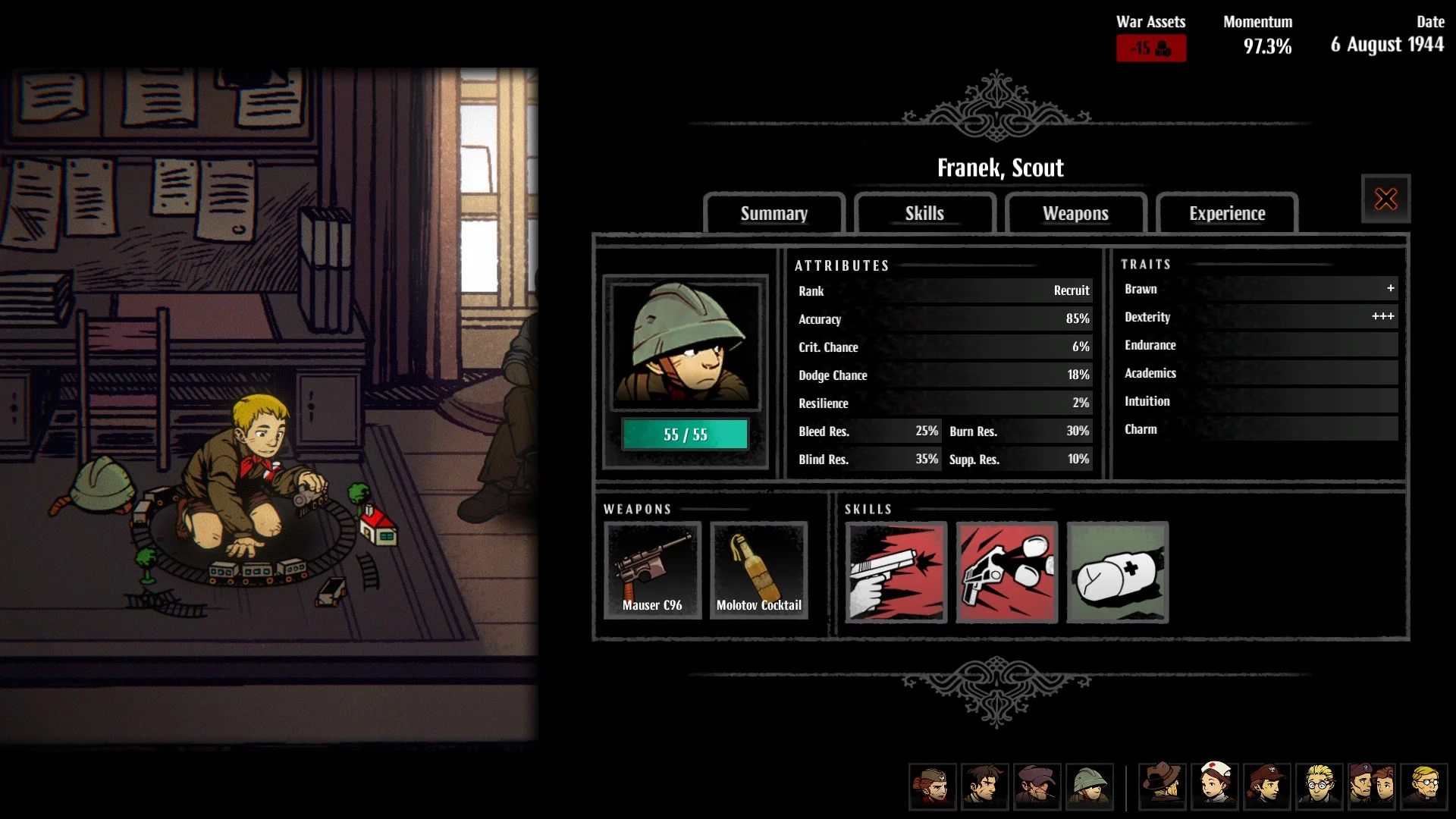Switch to the Skills tab

click(x=924, y=214)
